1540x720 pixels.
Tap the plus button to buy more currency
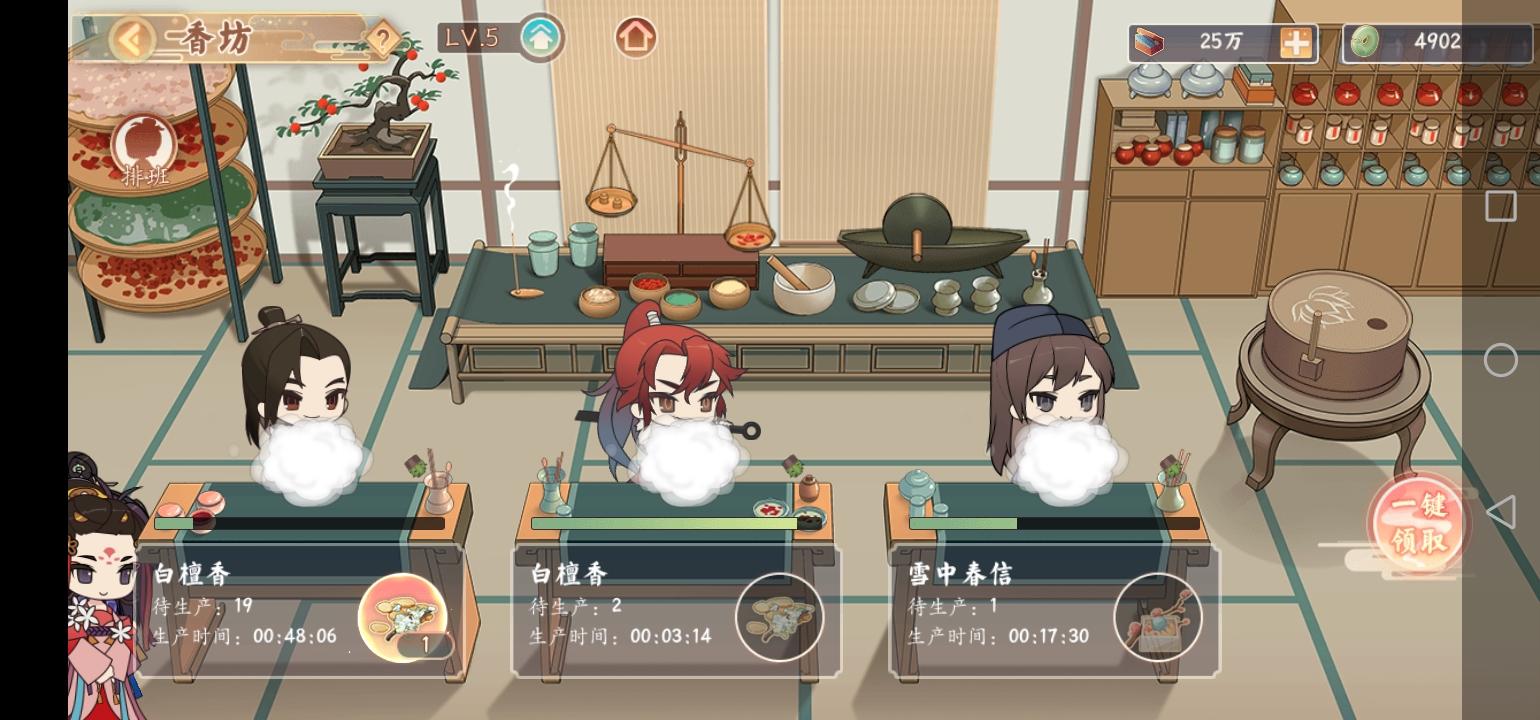pos(1297,42)
